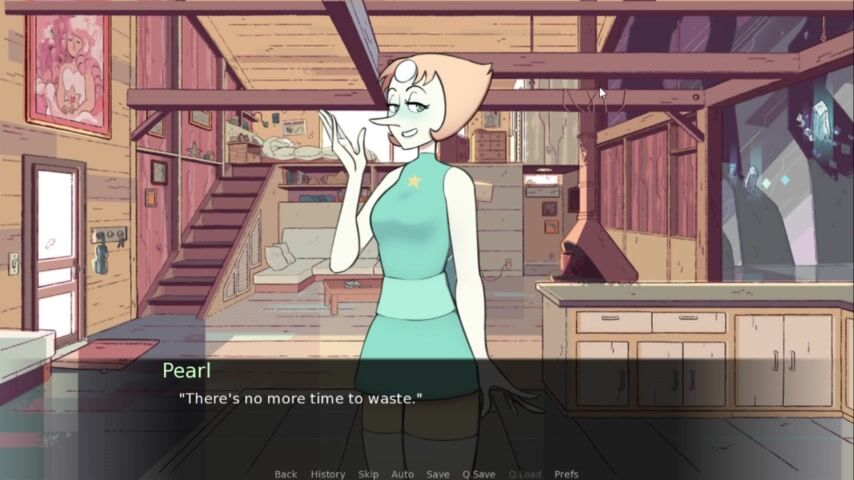This screenshot has width=854, height=480.
Task: Go back one line with Back
Action: [285, 474]
